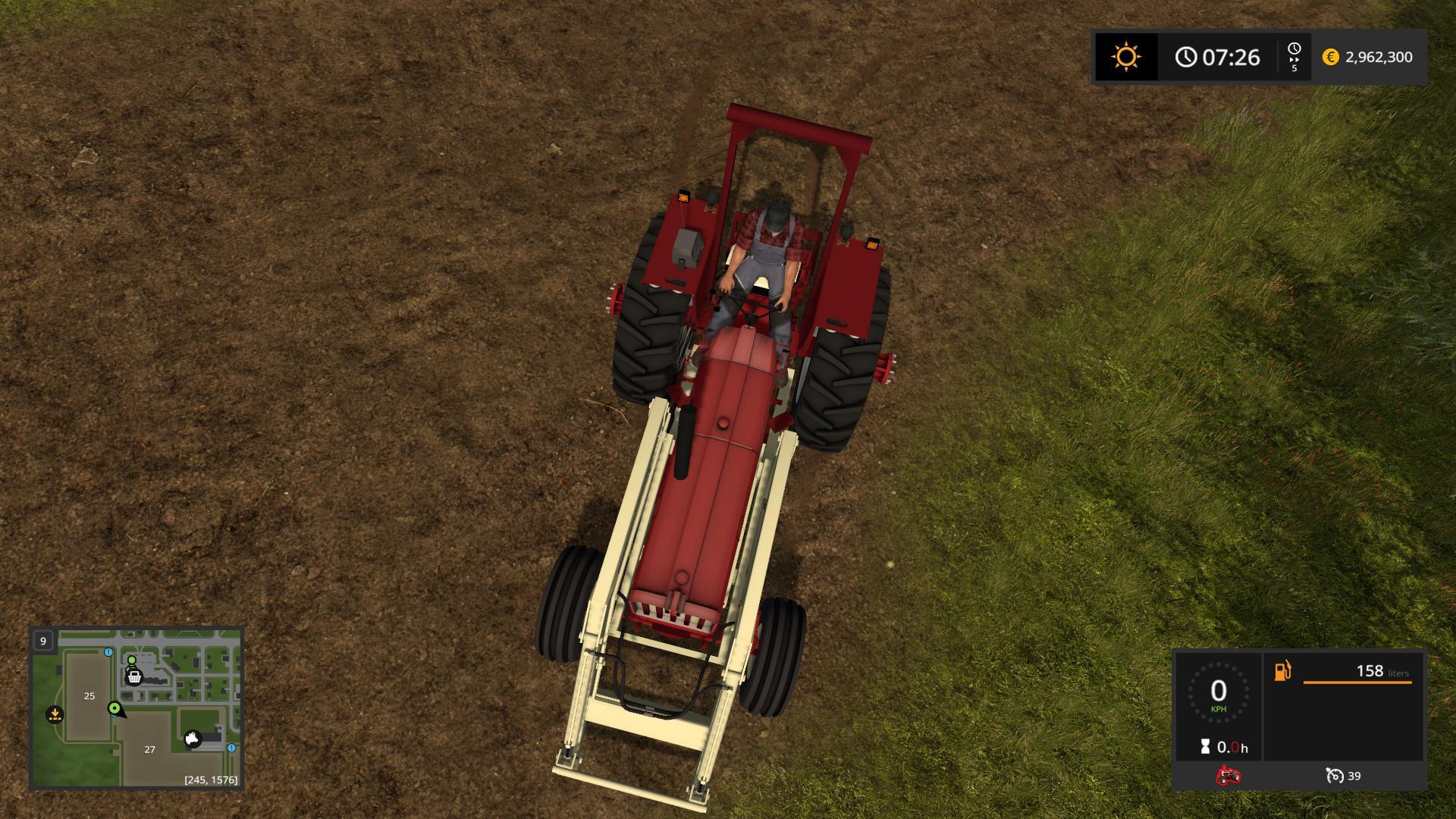Click the sun weather icon in the HUD
This screenshot has width=1456, height=819.
(x=1125, y=57)
